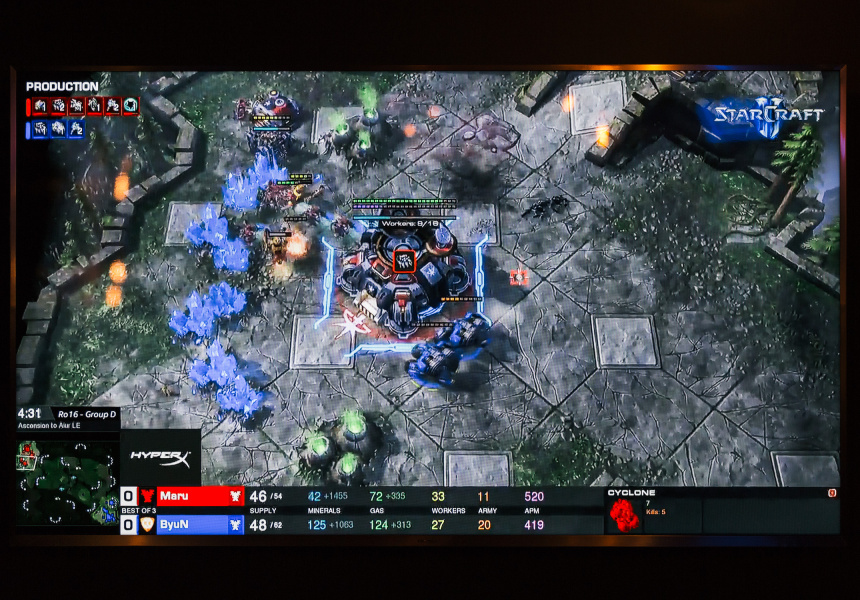
Task: Open the minimap in the bottom-left corner
Action: pos(68,483)
